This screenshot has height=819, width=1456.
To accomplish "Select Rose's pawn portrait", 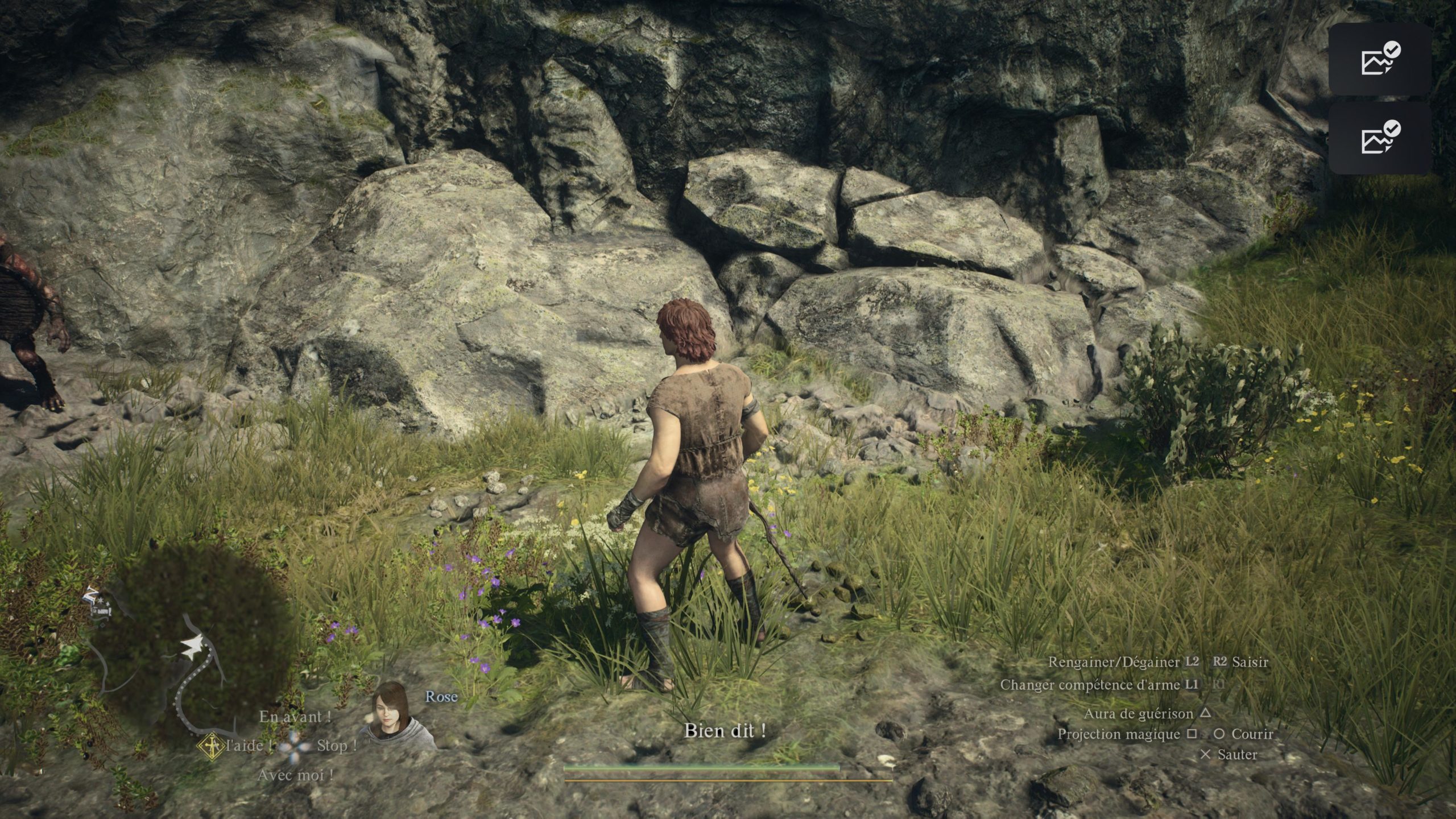I will tap(394, 717).
